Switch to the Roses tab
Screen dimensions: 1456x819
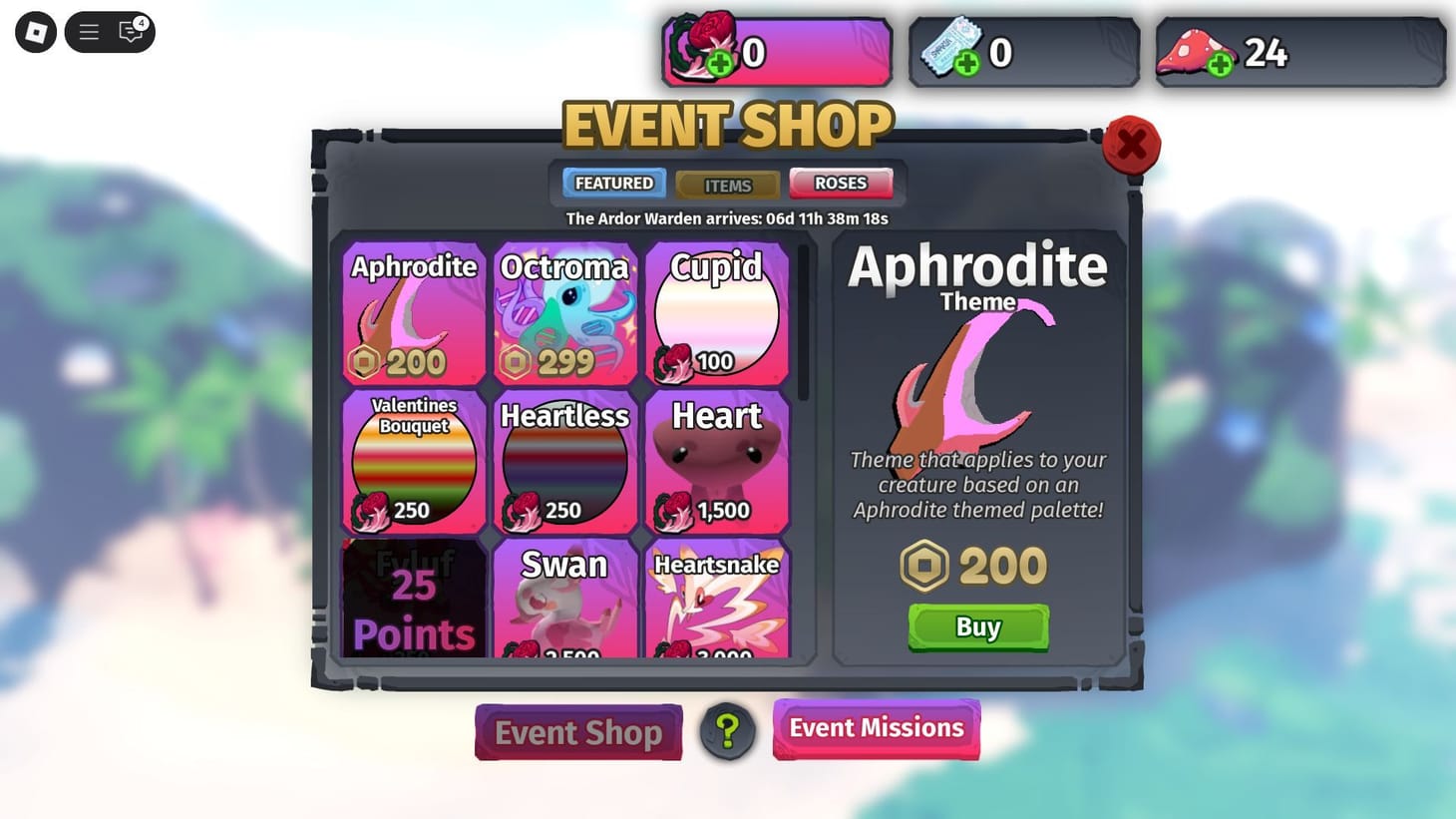841,183
